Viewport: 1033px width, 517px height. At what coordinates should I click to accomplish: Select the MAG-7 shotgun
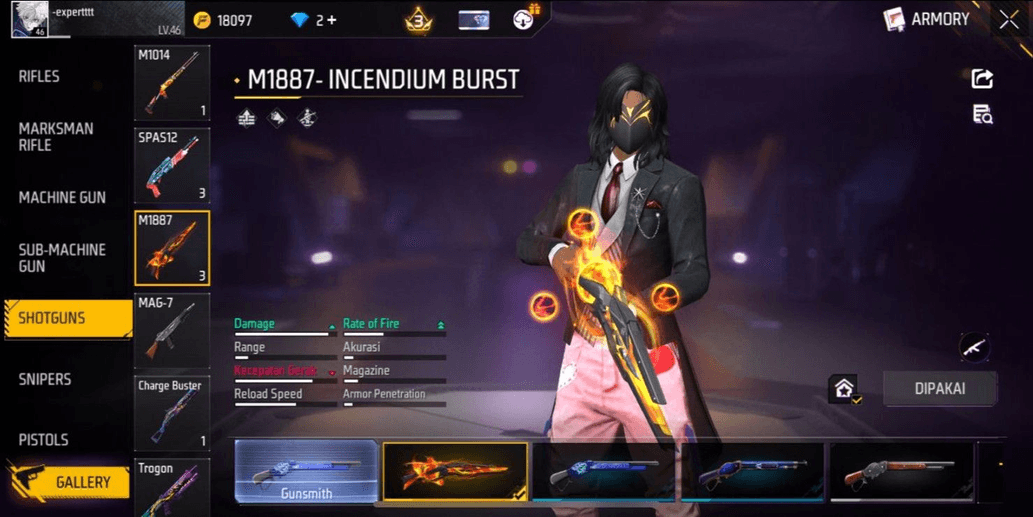(x=172, y=331)
